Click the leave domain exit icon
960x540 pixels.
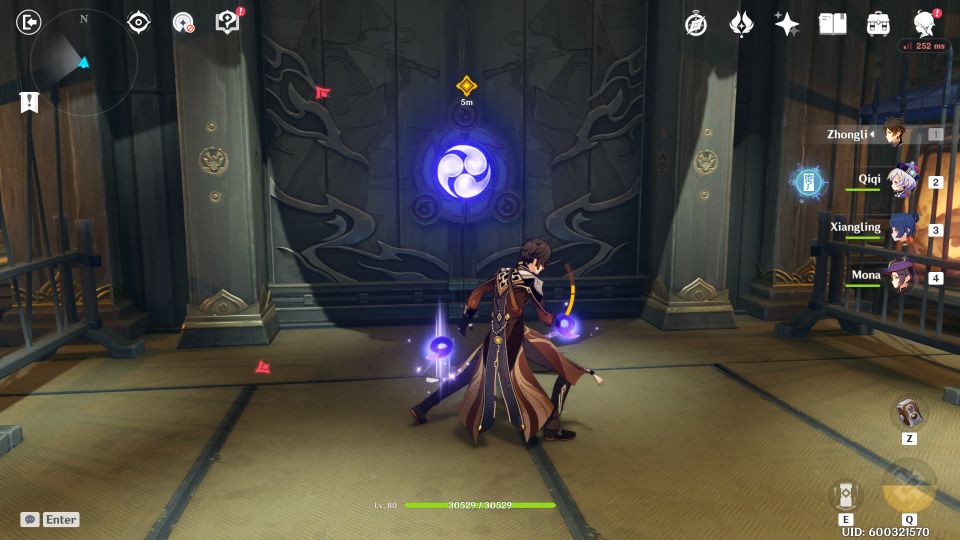(x=29, y=22)
